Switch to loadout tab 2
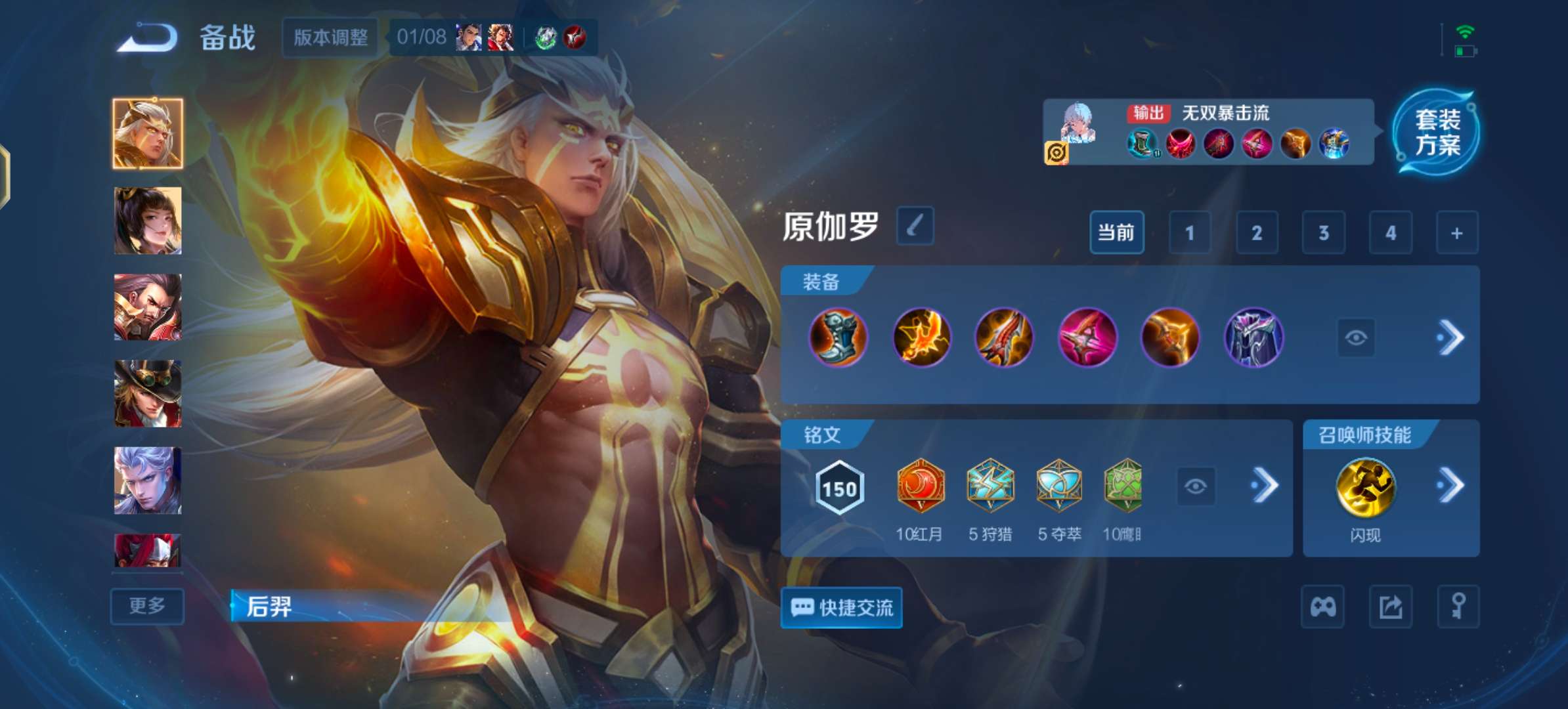1568x709 pixels. pyautogui.click(x=1257, y=233)
